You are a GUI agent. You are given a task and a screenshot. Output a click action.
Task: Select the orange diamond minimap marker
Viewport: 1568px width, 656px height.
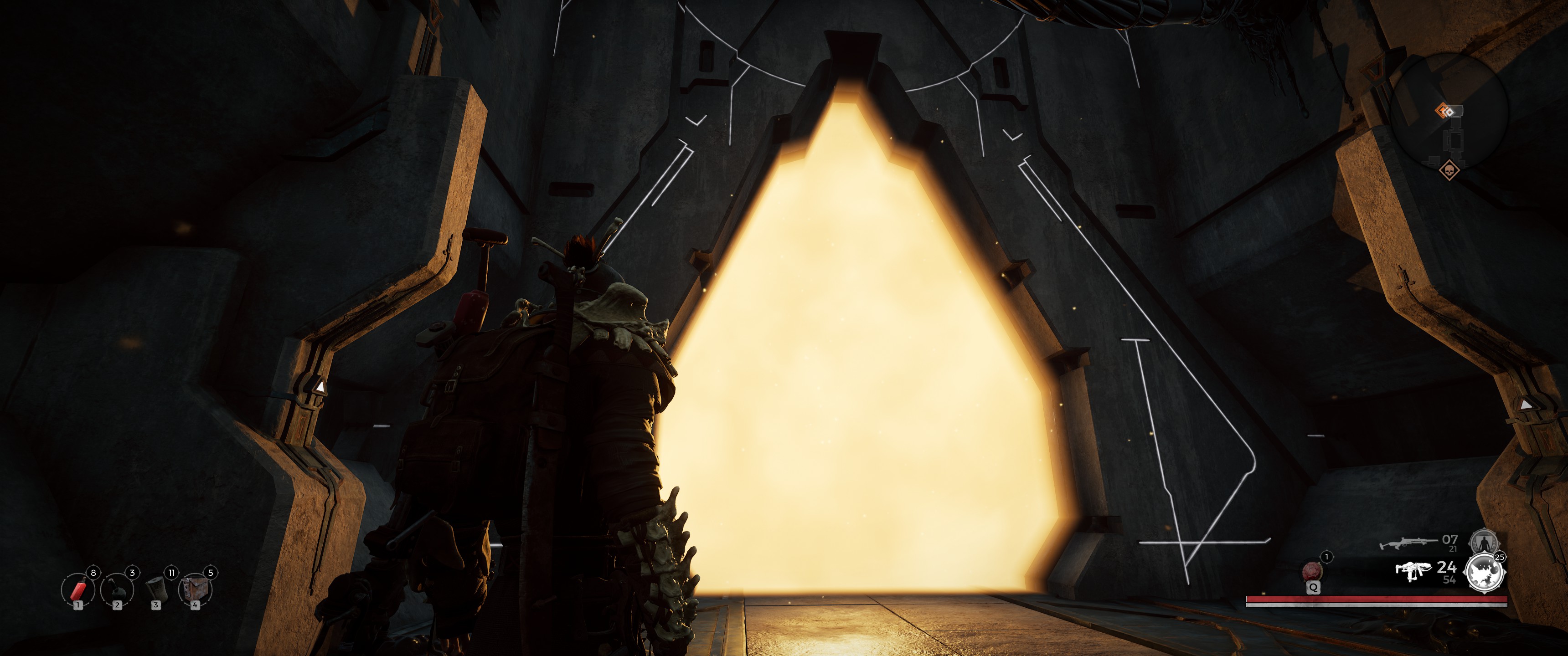[x=1443, y=110]
